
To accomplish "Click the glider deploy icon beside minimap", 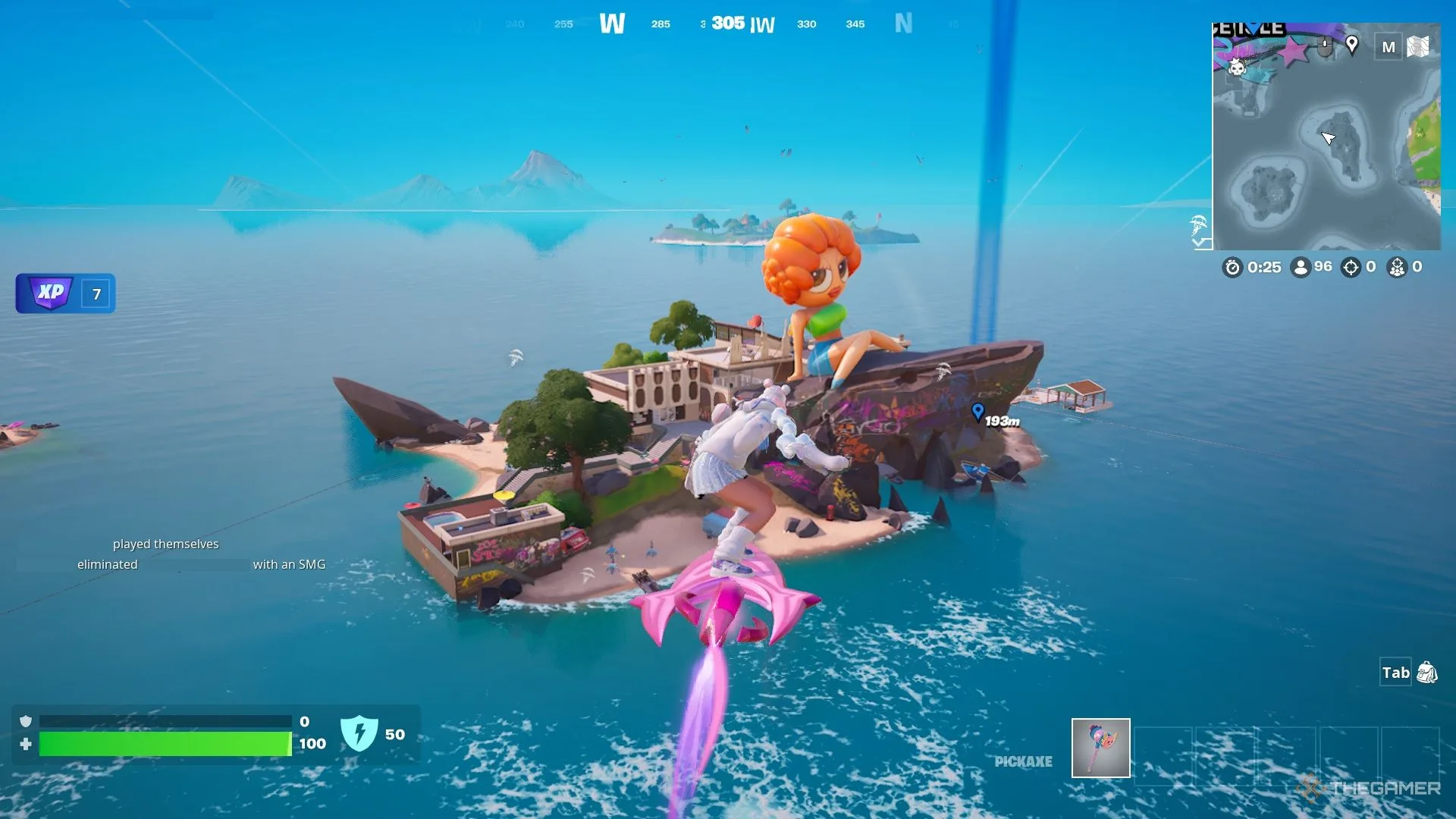I will pyautogui.click(x=1198, y=225).
